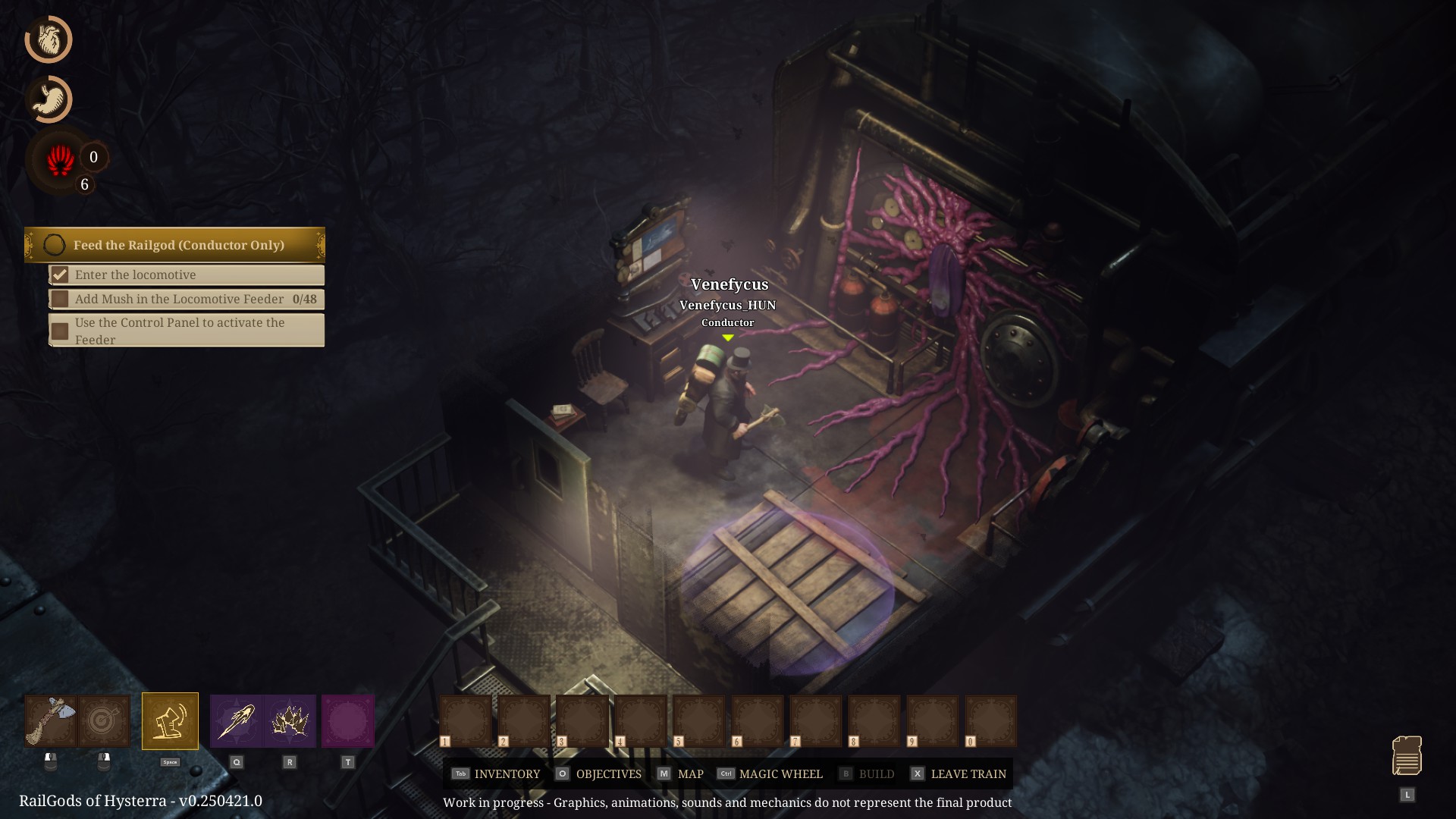Cast the crystal spikes spell
The image size is (1456, 819).
(x=290, y=721)
